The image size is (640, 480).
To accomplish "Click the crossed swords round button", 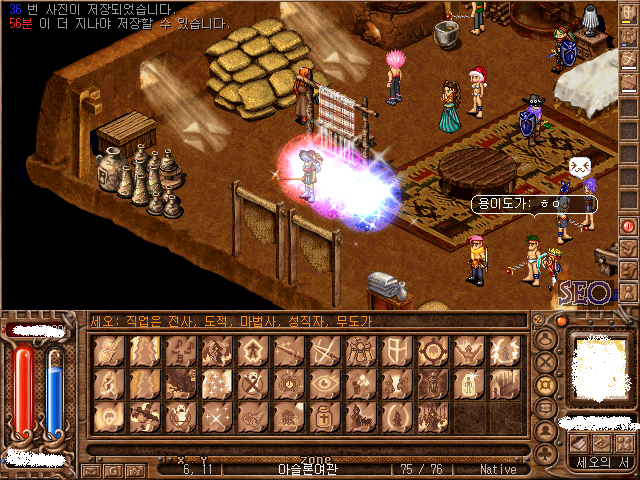I will click(547, 360).
